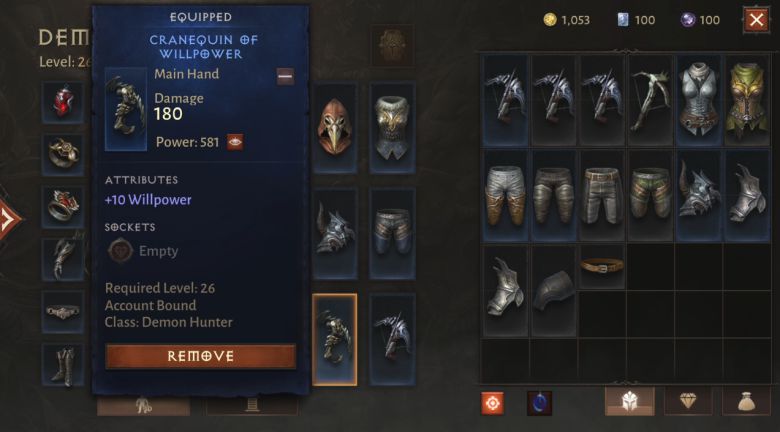This screenshot has height=432, width=780.
Task: Close the inventory with the X button
Action: click(x=756, y=19)
